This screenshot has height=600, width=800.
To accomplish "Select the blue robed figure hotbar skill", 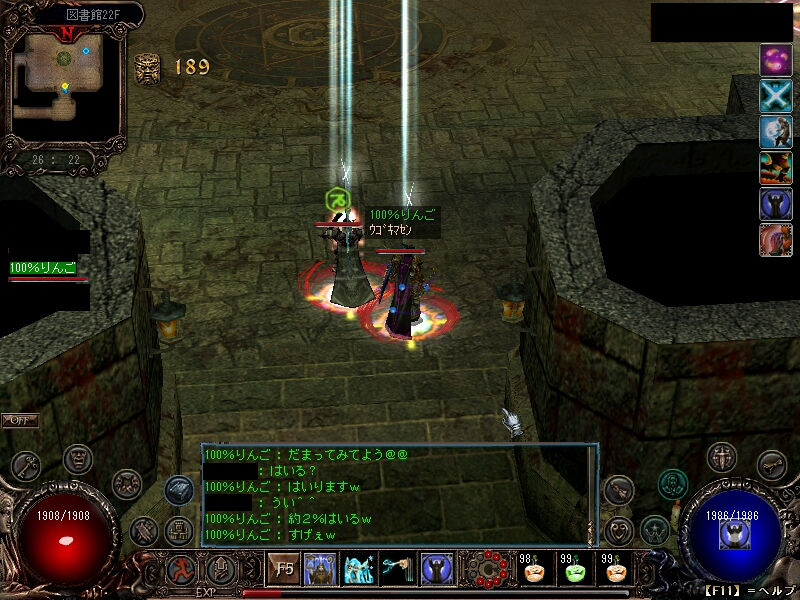I will tap(436, 570).
